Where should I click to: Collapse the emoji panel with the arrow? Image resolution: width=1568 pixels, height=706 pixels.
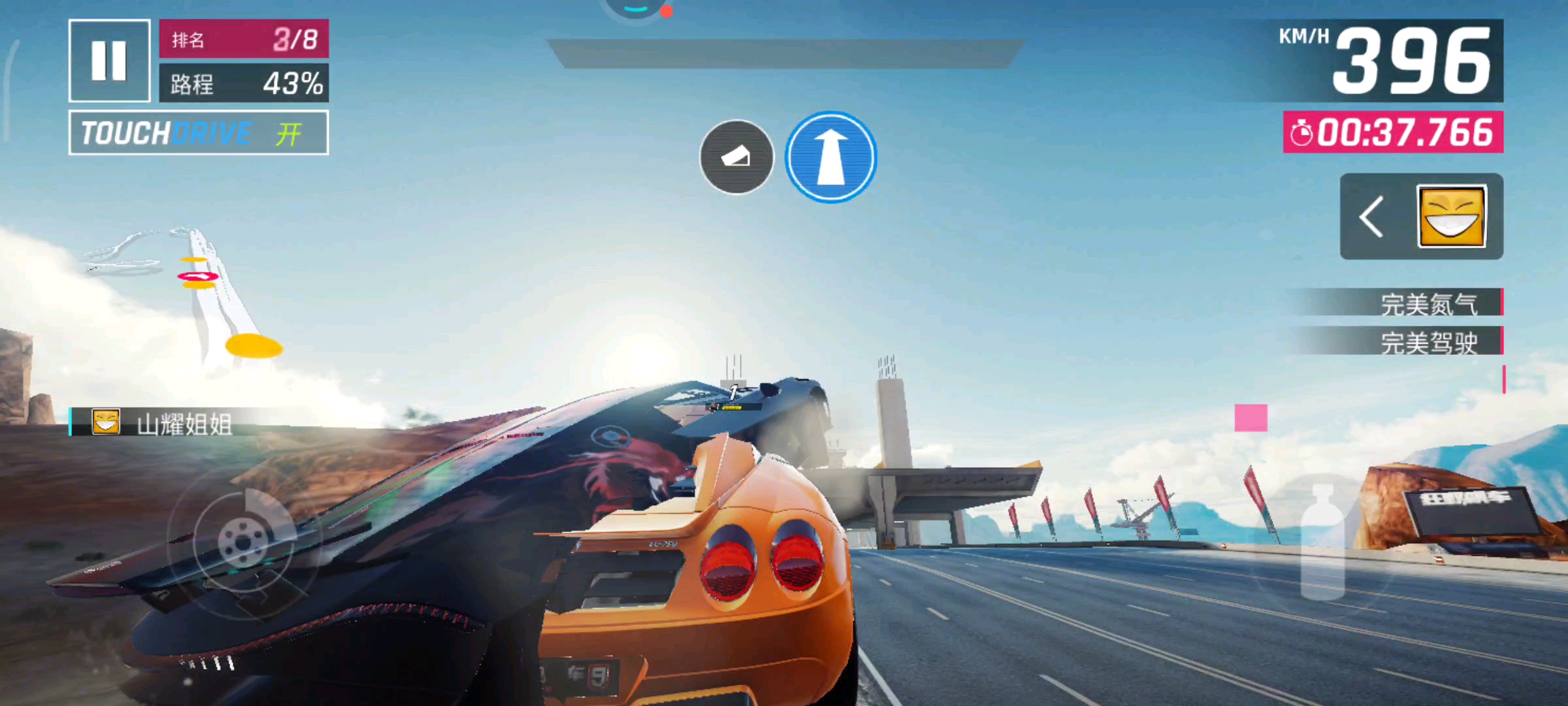point(1371,216)
